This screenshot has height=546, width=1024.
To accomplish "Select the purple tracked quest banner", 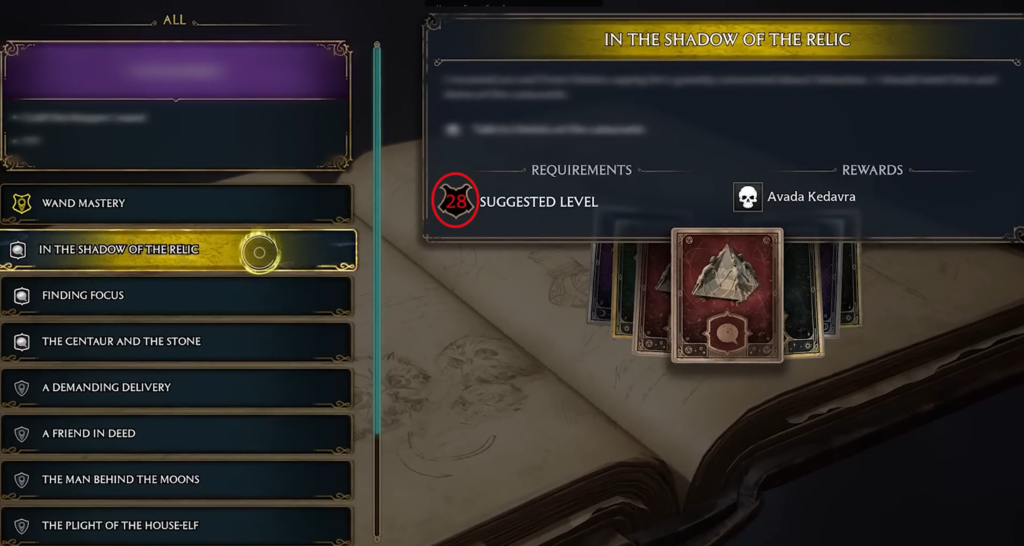I will (176, 72).
